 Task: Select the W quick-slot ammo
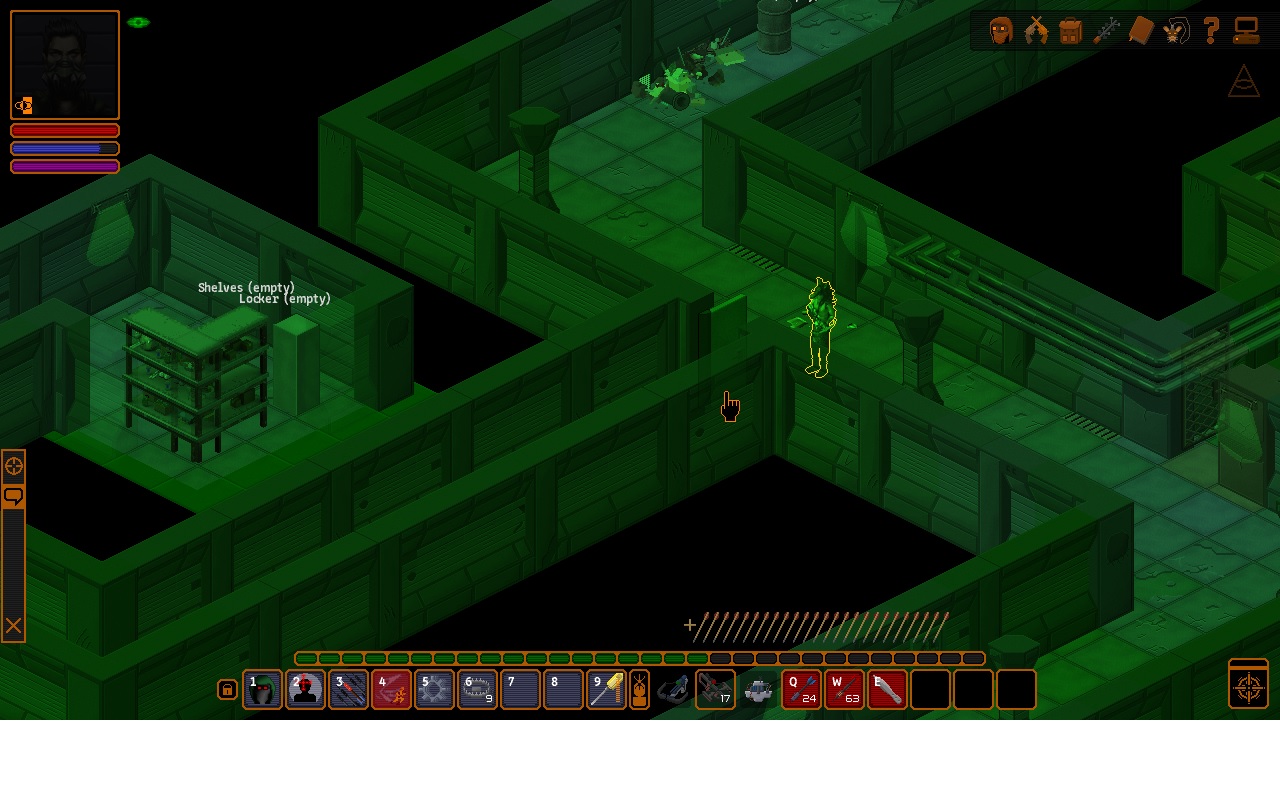point(845,690)
